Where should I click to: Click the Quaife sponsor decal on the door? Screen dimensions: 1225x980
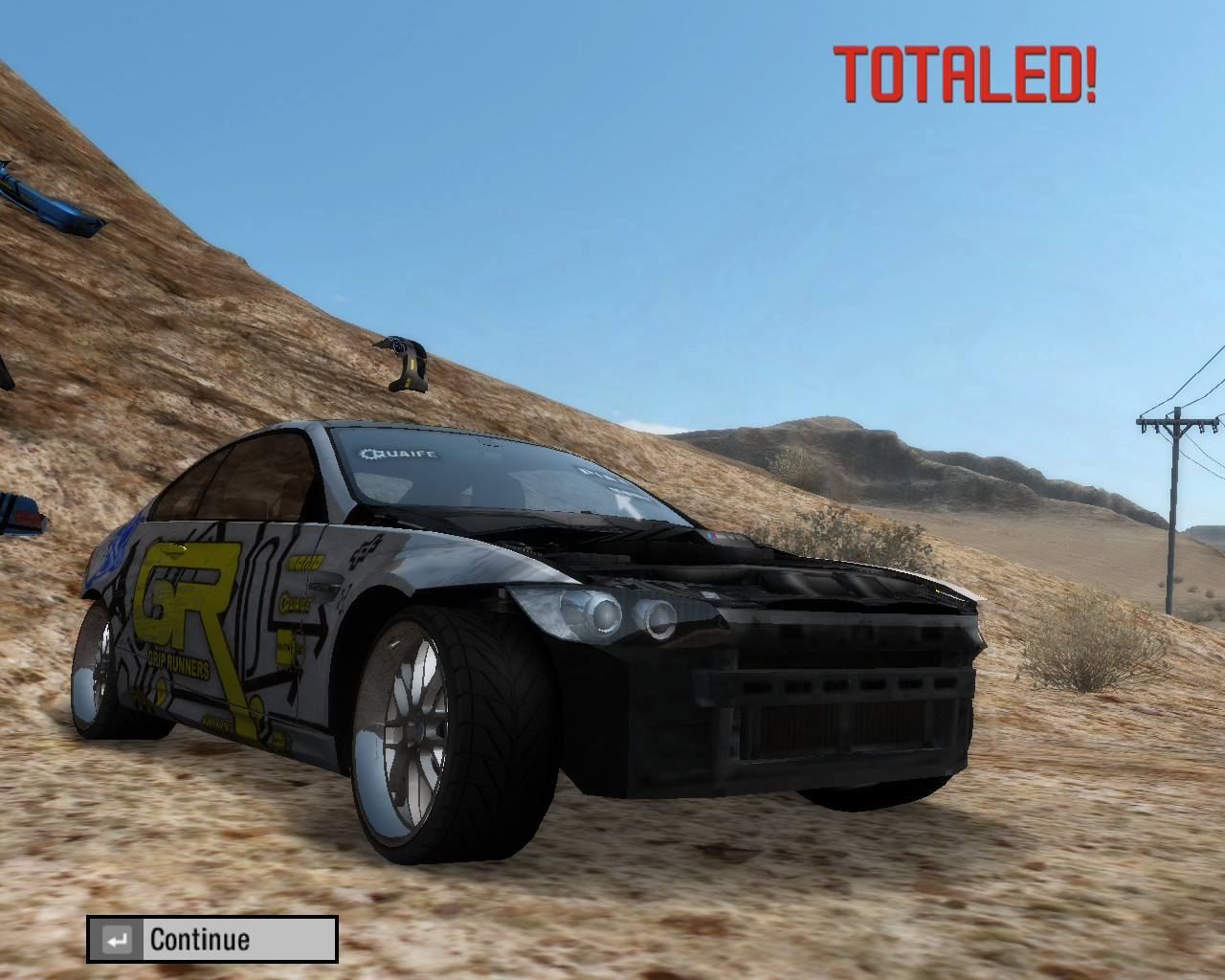[x=296, y=604]
